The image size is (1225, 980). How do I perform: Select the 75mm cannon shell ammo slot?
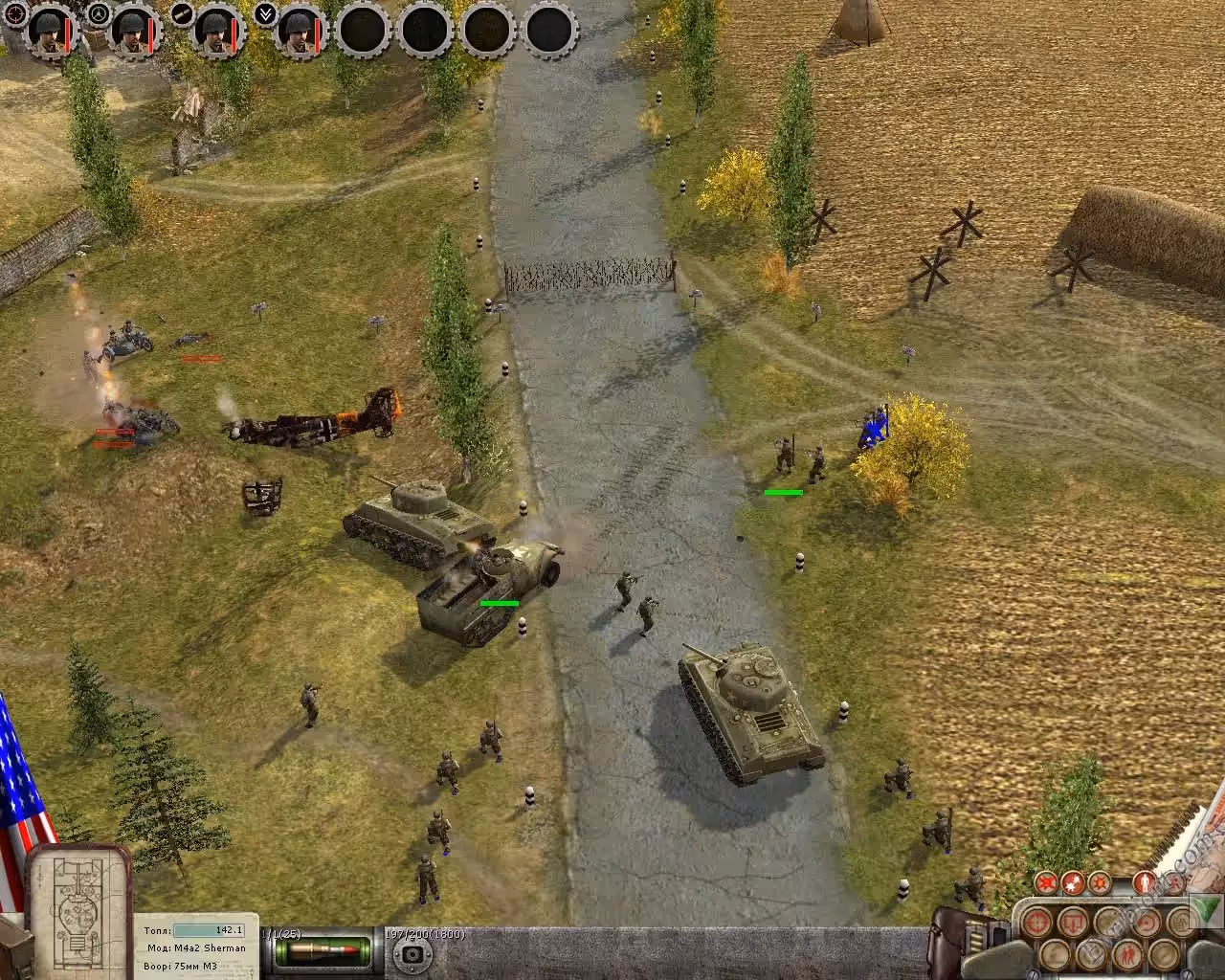click(323, 952)
